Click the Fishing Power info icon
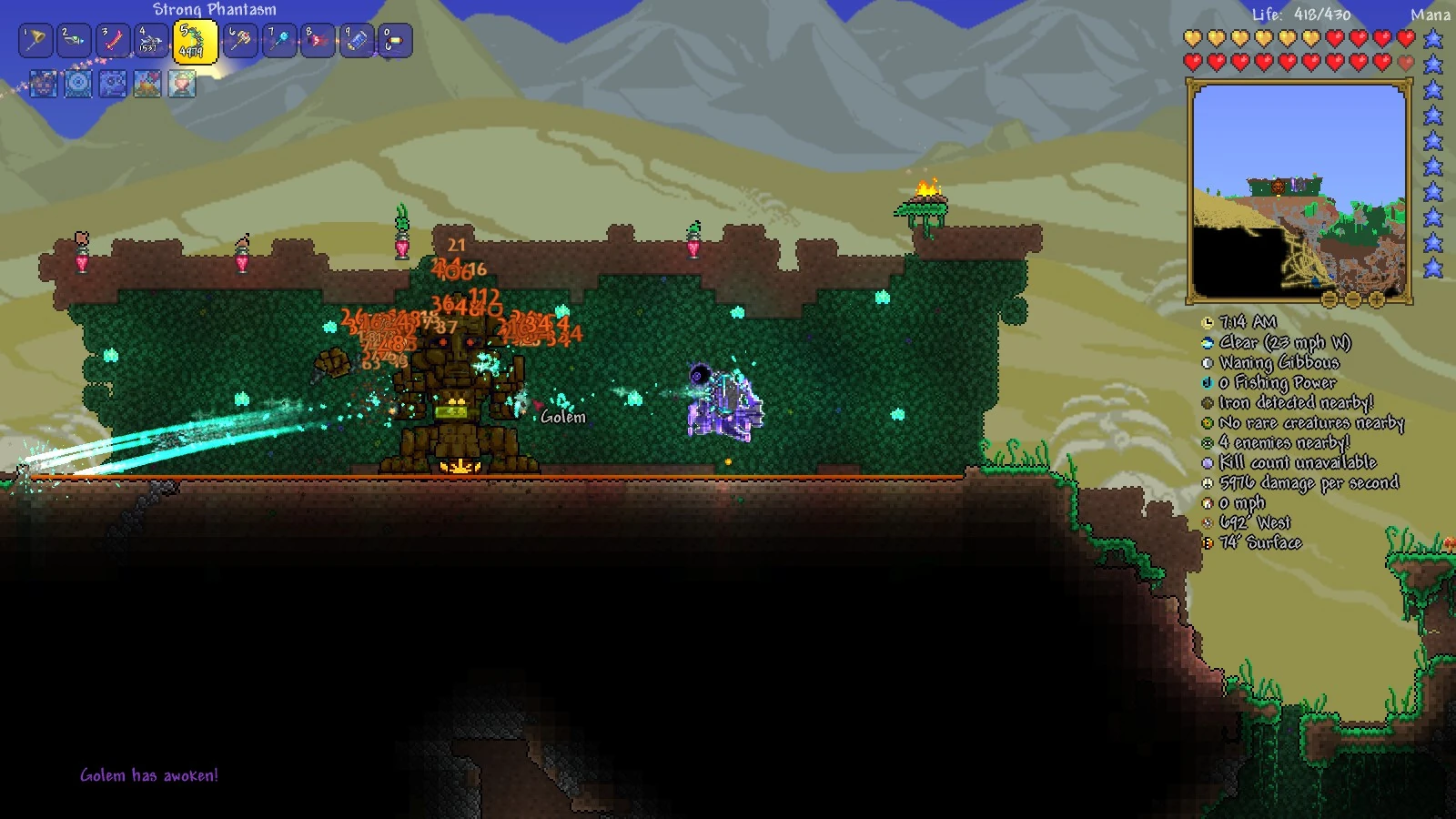 (x=1207, y=382)
